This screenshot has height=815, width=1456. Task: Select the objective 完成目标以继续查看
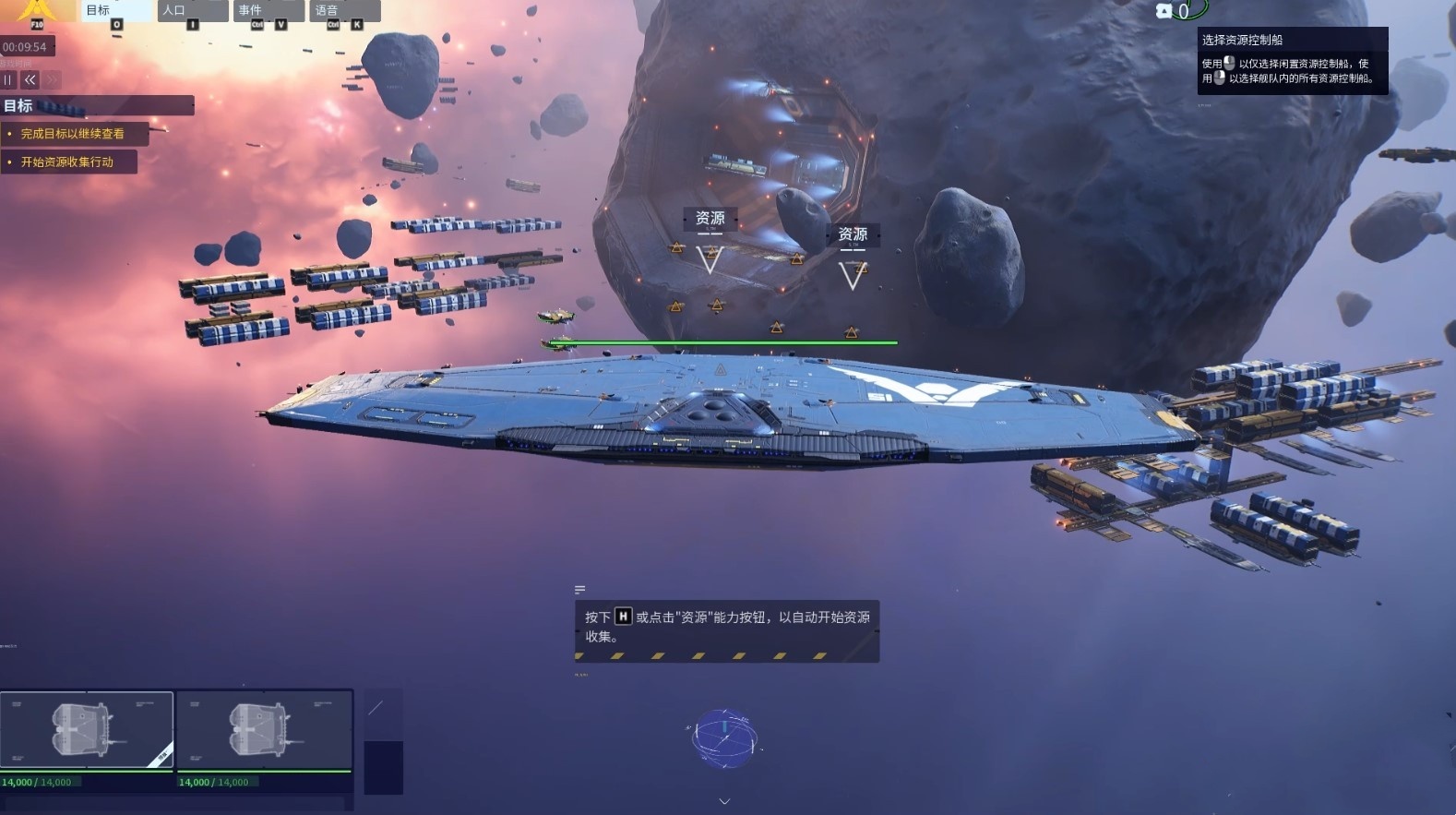pos(73,134)
